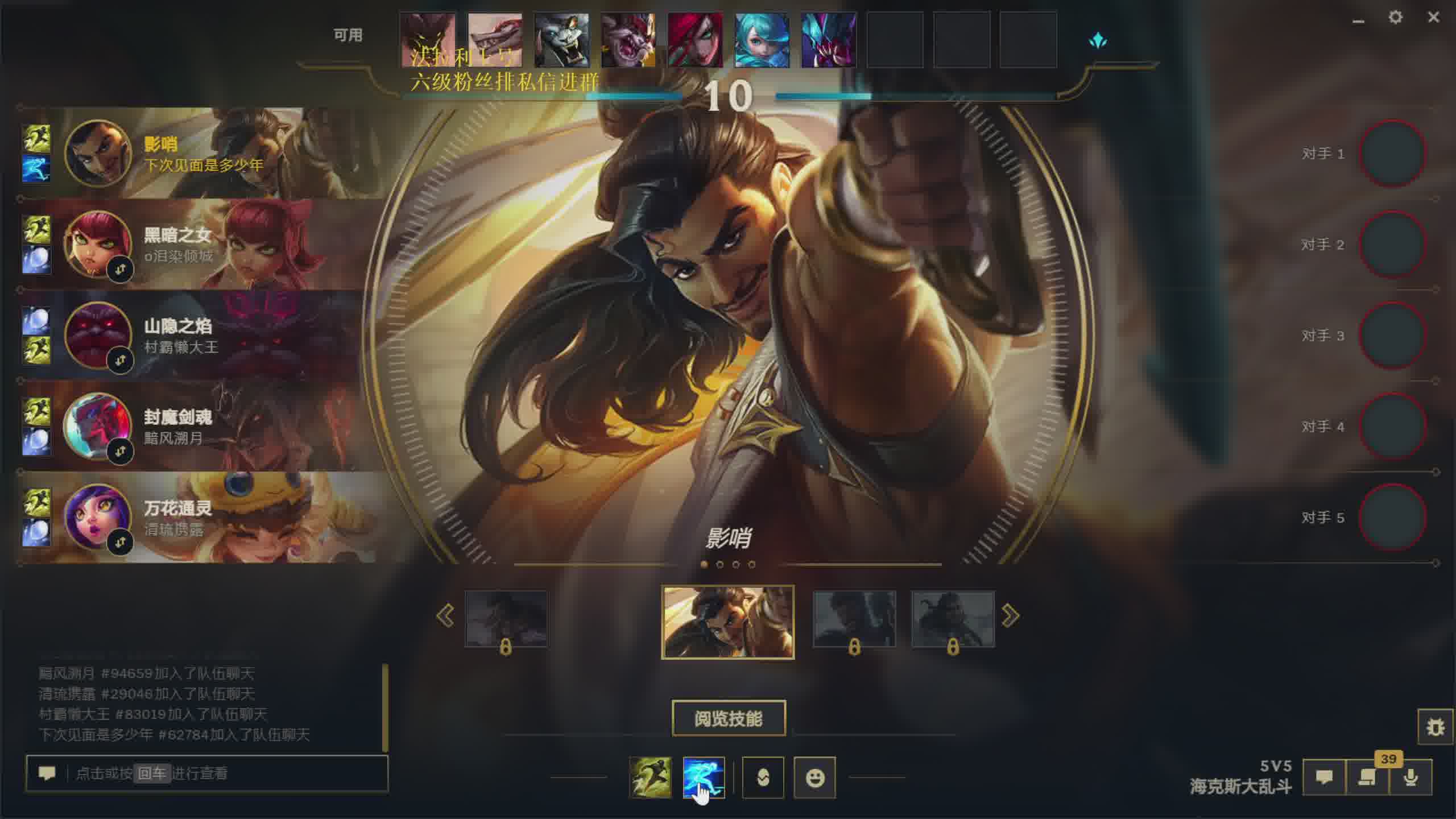Show the next skins with right arrow
The width and height of the screenshot is (1456, 819).
(1010, 615)
